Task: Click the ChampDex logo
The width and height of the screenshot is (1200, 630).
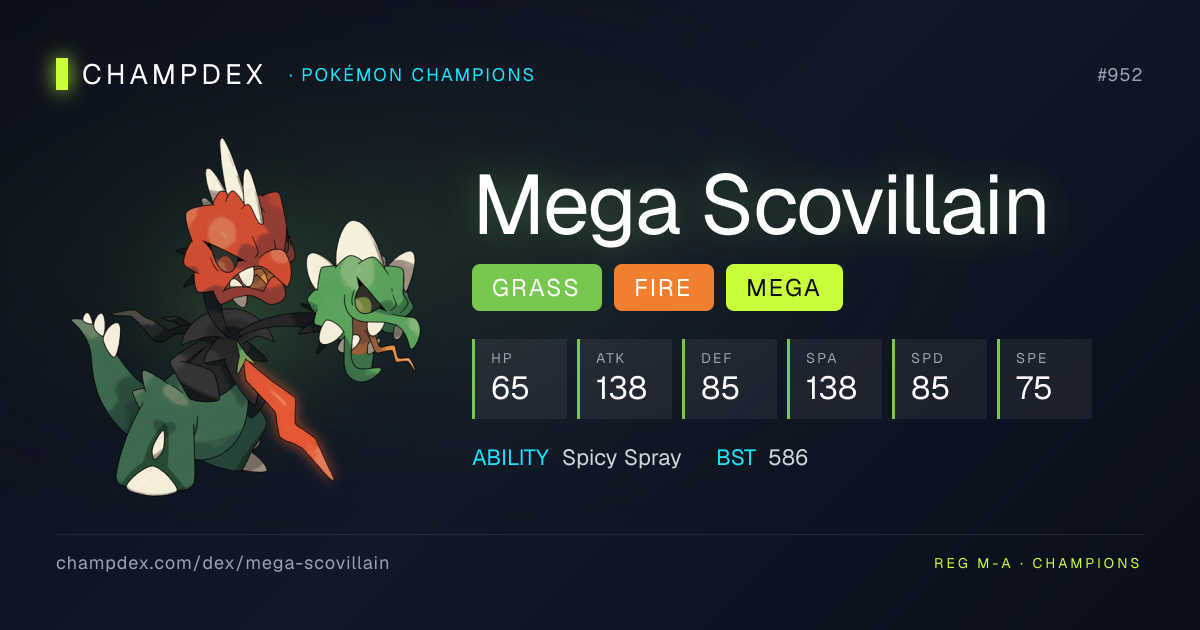Action: tap(160, 74)
